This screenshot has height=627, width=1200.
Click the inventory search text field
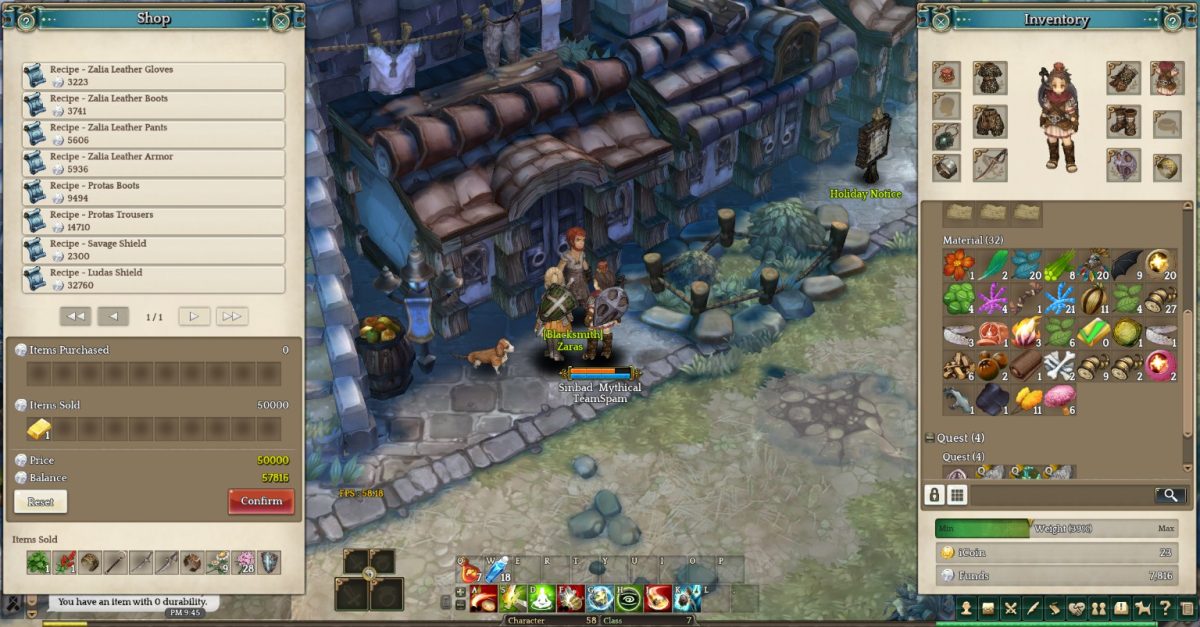[x=1062, y=495]
